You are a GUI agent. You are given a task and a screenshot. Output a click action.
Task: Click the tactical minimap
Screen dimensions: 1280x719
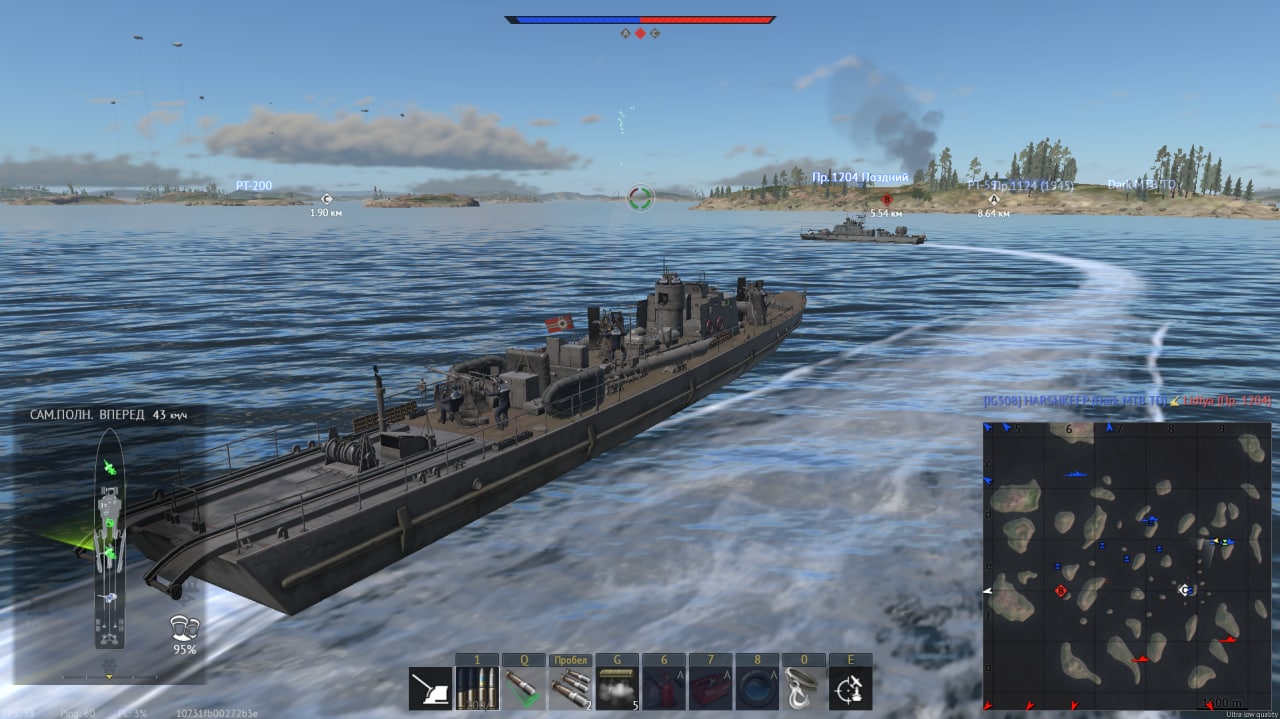(1127, 566)
